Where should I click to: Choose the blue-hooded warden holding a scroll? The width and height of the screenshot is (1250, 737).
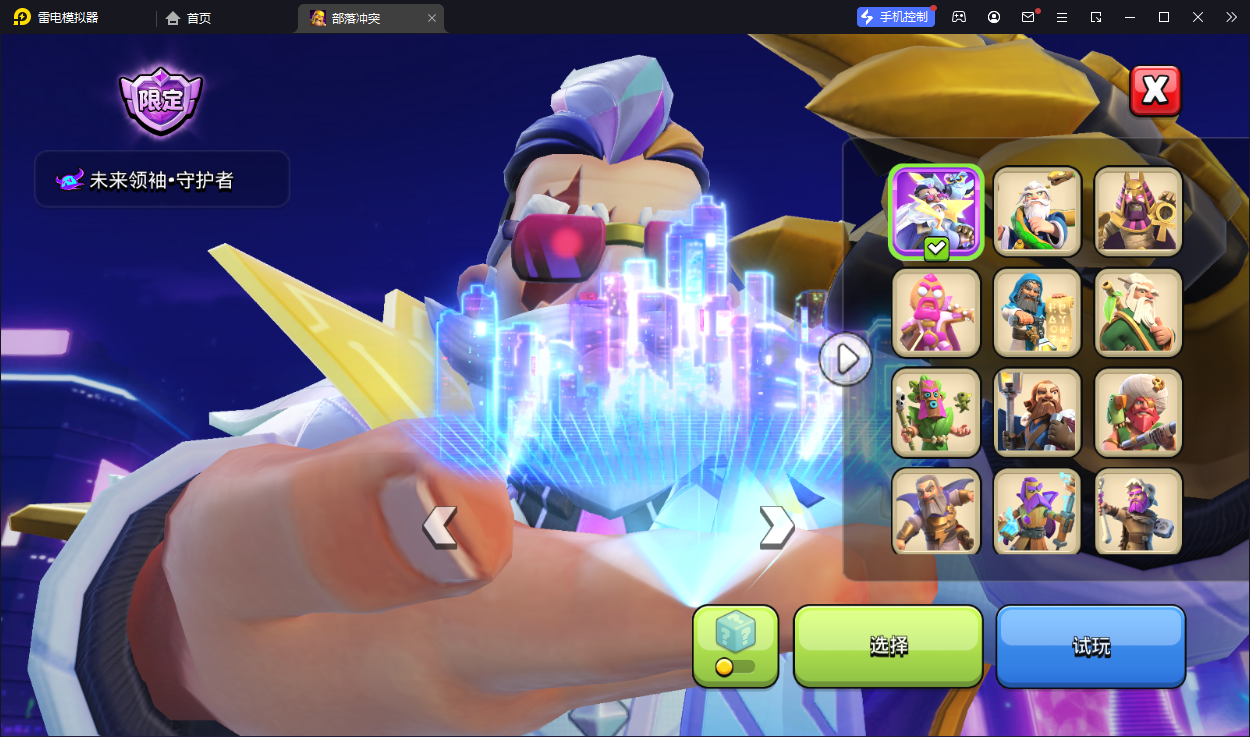(1037, 312)
